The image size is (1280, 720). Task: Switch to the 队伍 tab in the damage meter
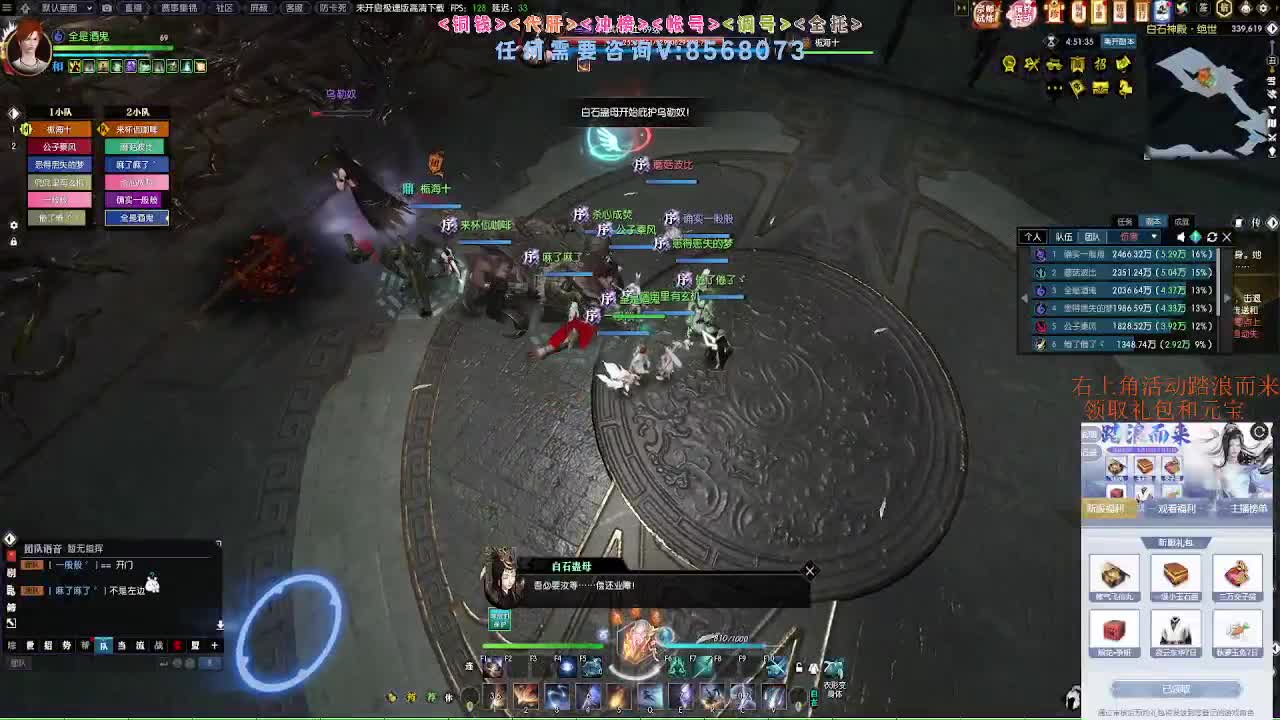(x=1065, y=236)
